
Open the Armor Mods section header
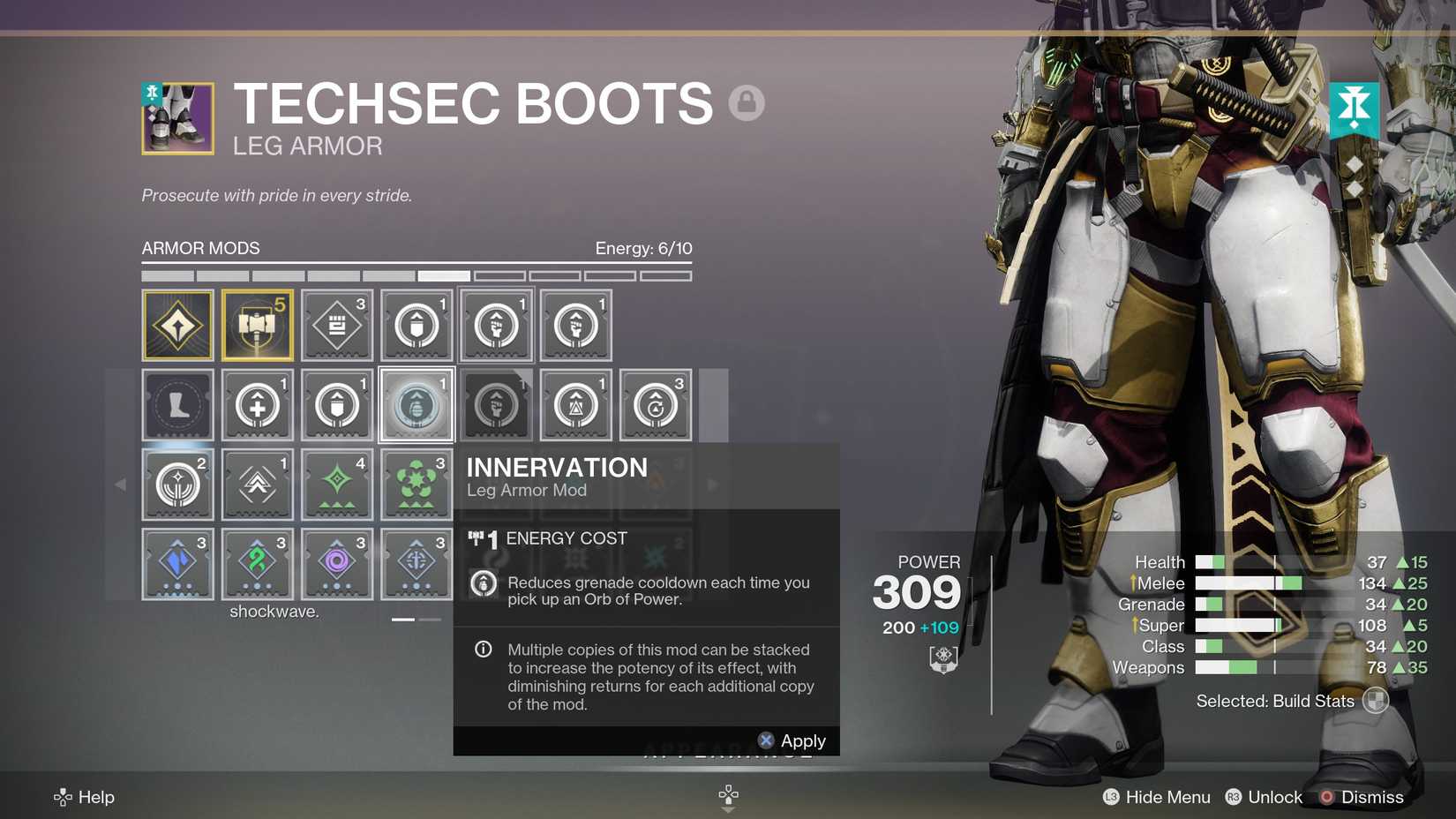coord(199,248)
